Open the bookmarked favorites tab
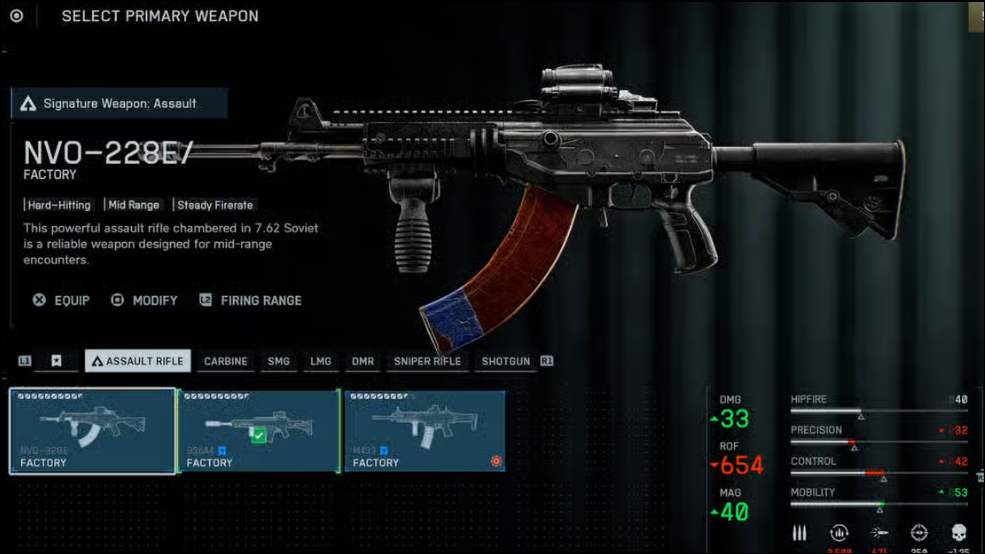985x554 pixels. tap(56, 361)
